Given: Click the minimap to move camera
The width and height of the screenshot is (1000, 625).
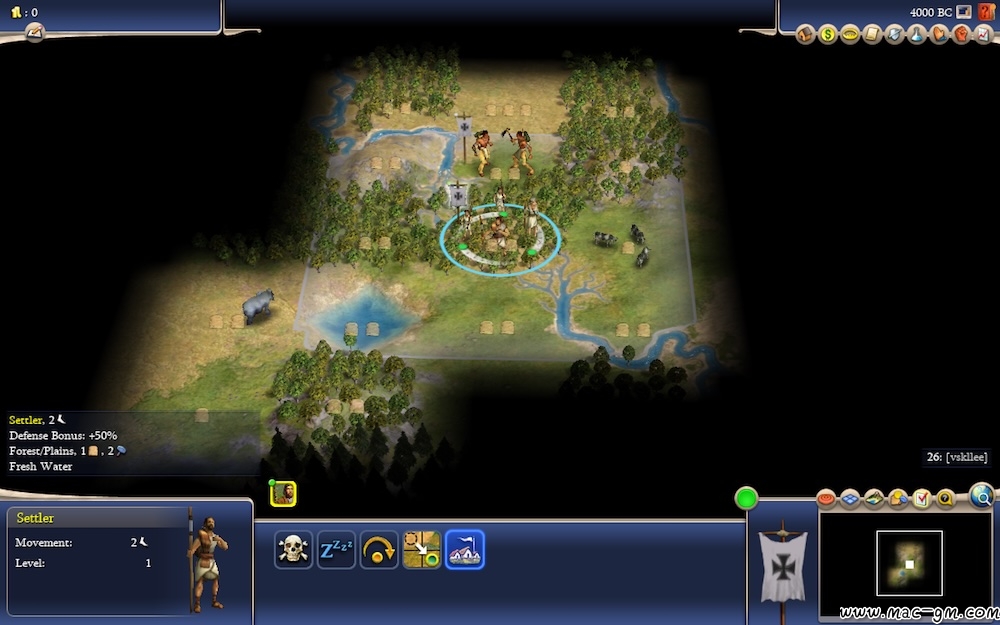Looking at the screenshot, I should (x=909, y=563).
